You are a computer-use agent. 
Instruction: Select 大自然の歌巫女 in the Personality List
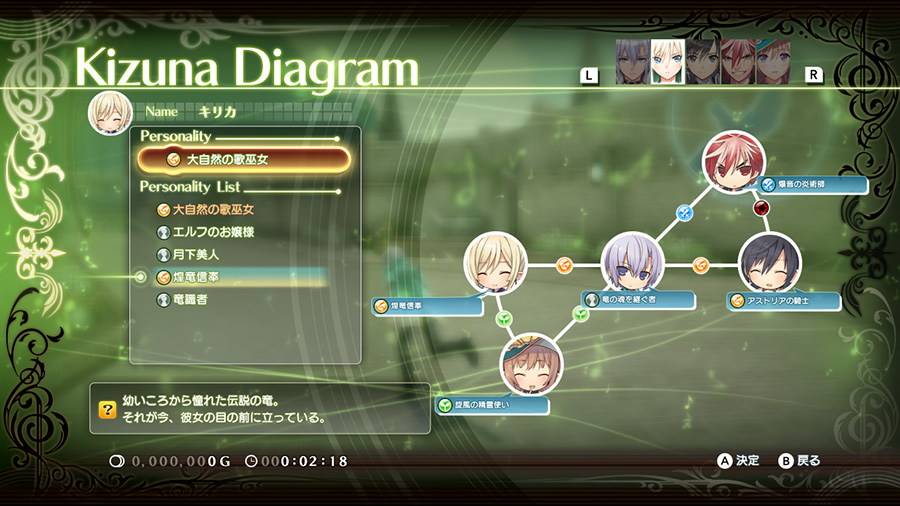pos(213,210)
